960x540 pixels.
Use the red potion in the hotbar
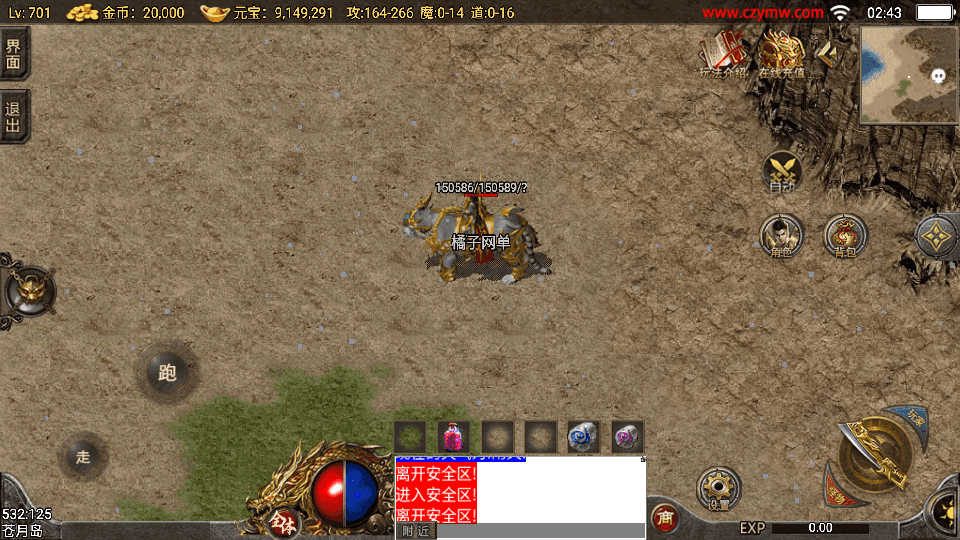[454, 437]
